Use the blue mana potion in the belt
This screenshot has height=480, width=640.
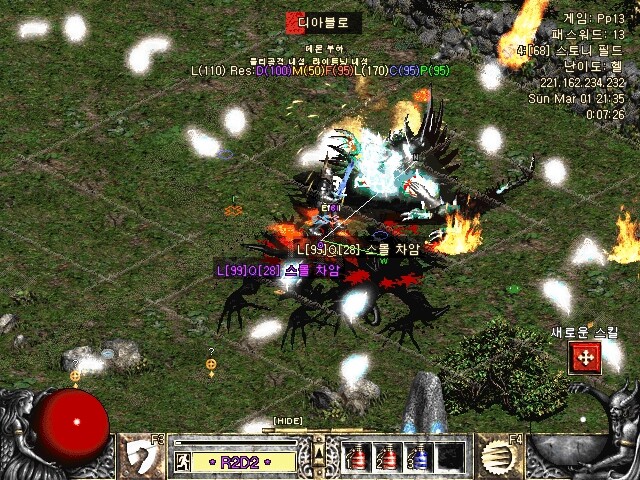[420, 456]
